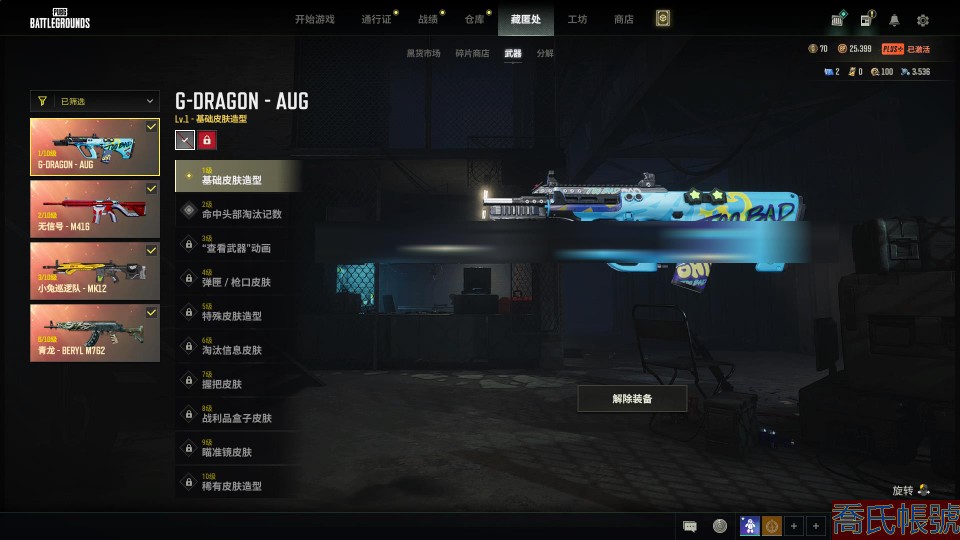960x540 pixels.
Task: Select the 命中头部淘汰记数 level row
Action: coord(238,210)
